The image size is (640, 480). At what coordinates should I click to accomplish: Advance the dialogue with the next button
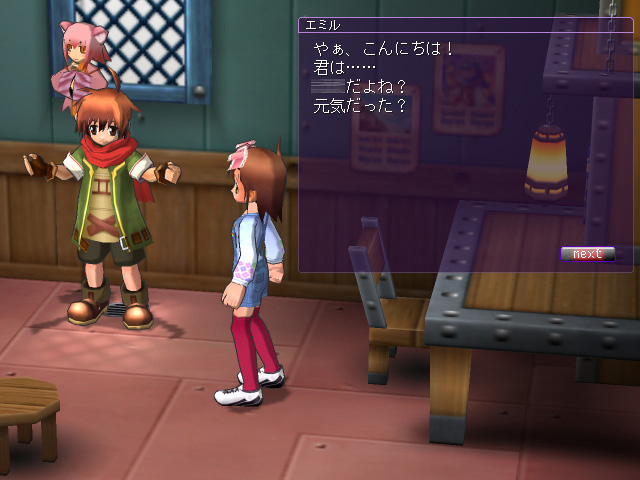click(587, 254)
